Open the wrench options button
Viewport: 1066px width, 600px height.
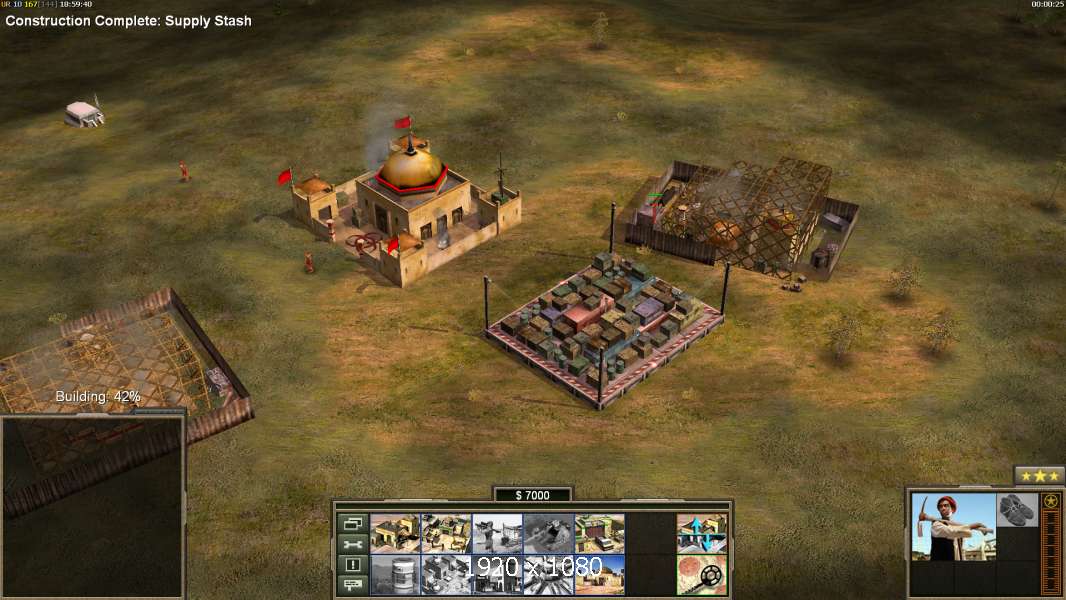(353, 544)
